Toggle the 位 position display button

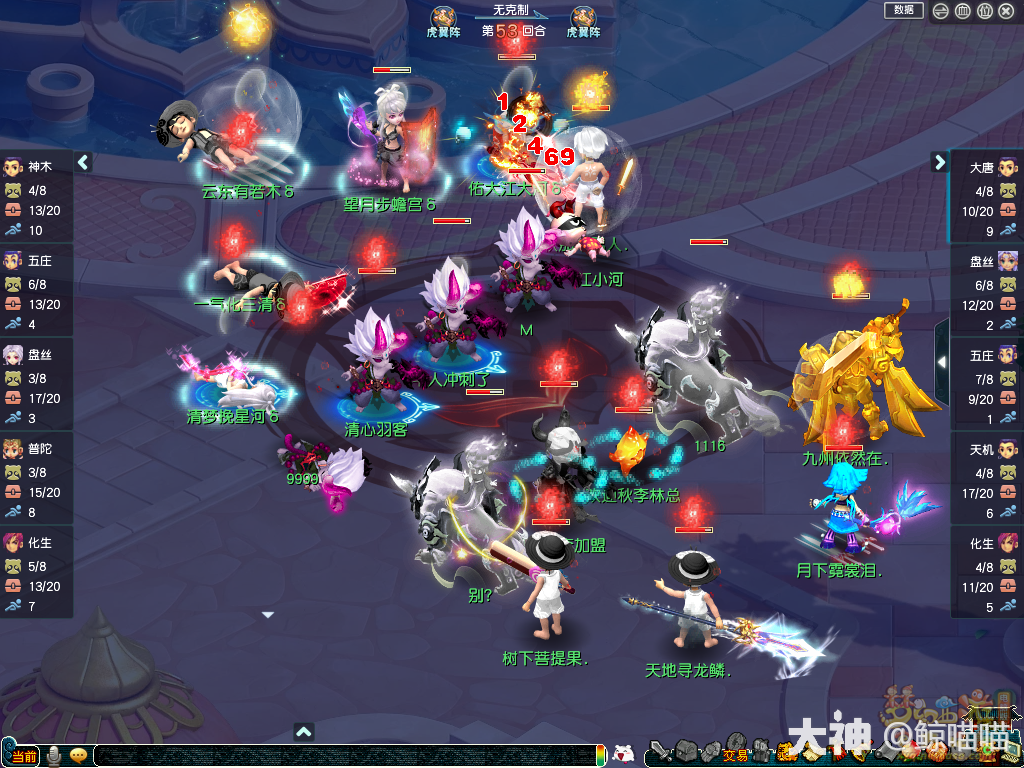click(985, 11)
